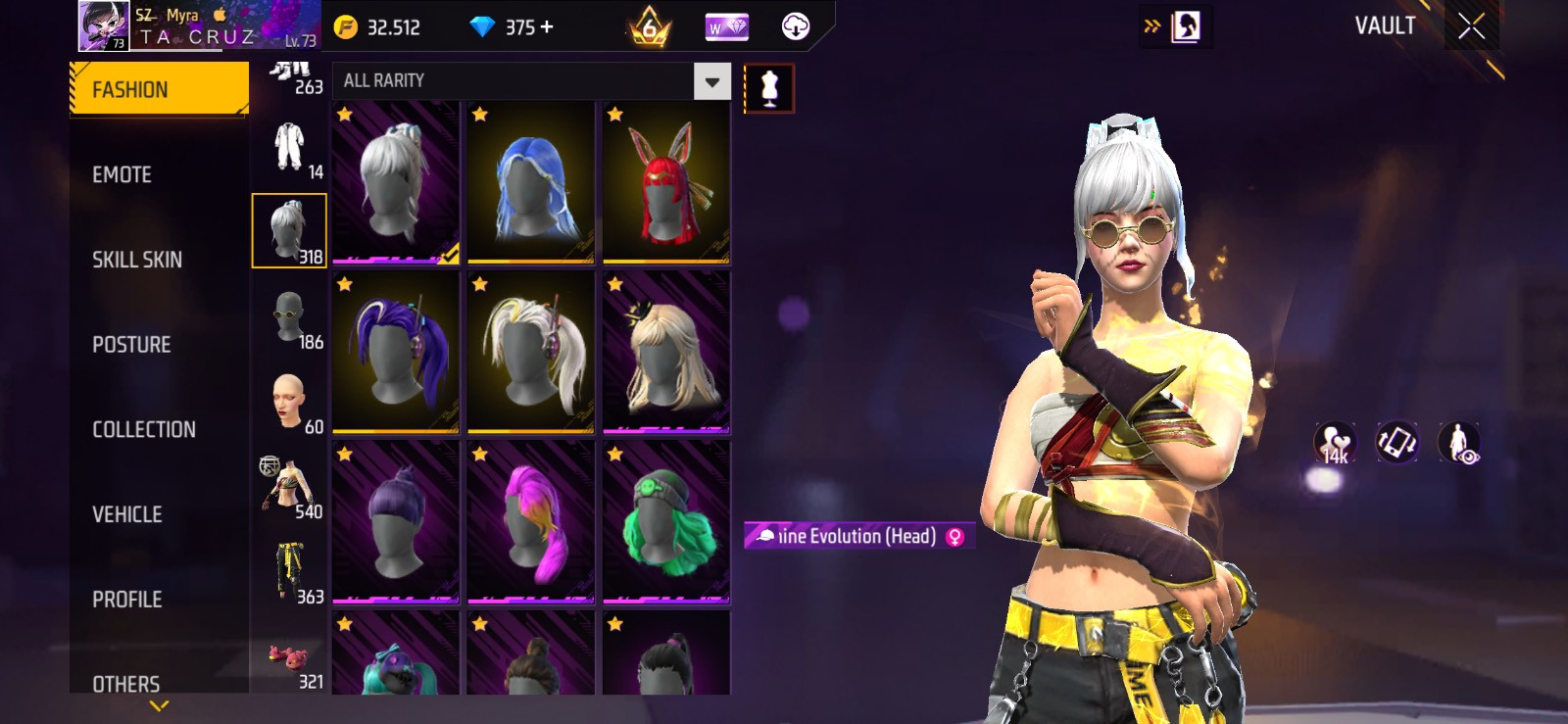The width and height of the screenshot is (1568, 724).
Task: Select the Fashion tab
Action: [x=159, y=89]
